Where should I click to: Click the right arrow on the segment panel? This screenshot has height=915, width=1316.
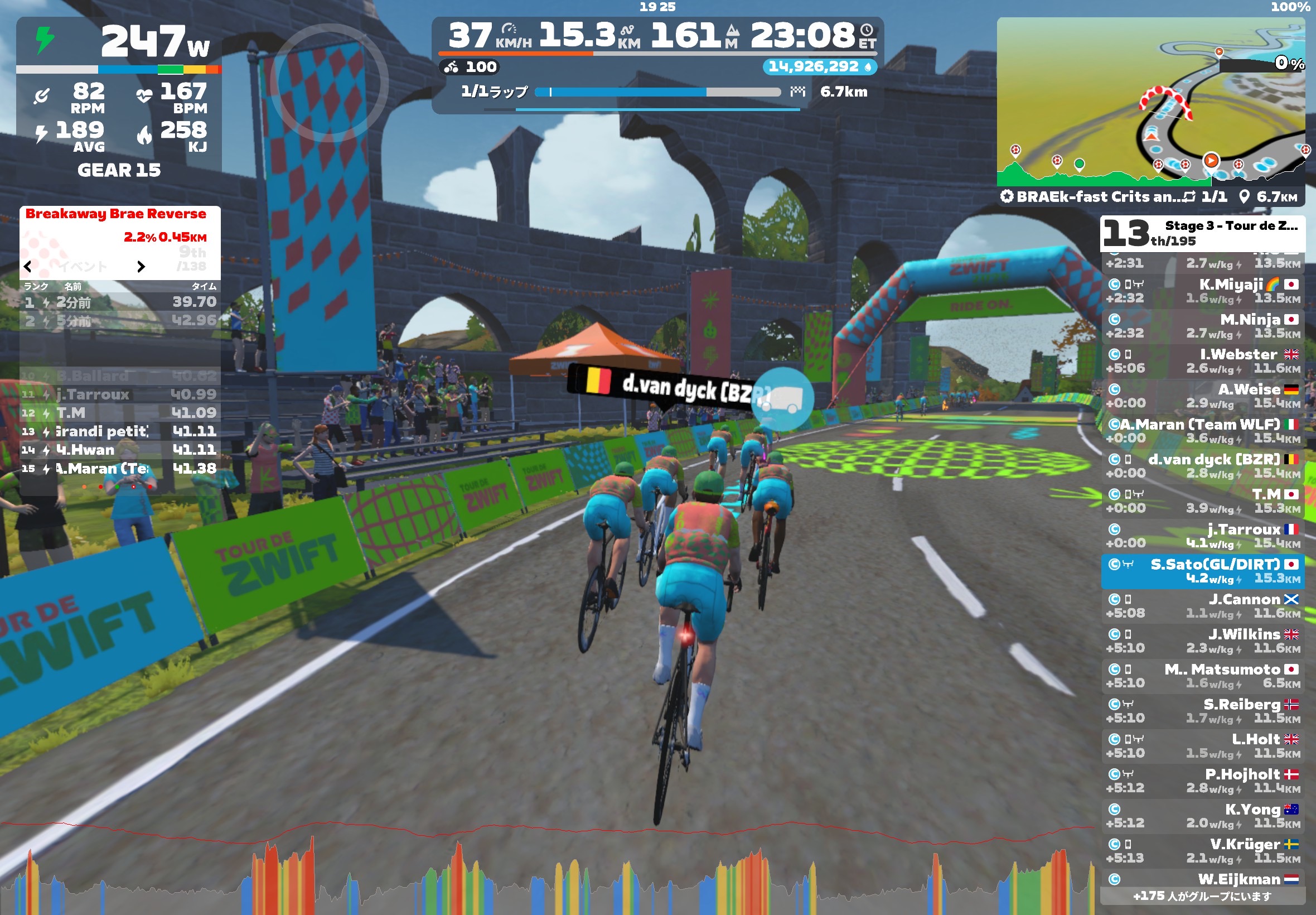pos(141,267)
